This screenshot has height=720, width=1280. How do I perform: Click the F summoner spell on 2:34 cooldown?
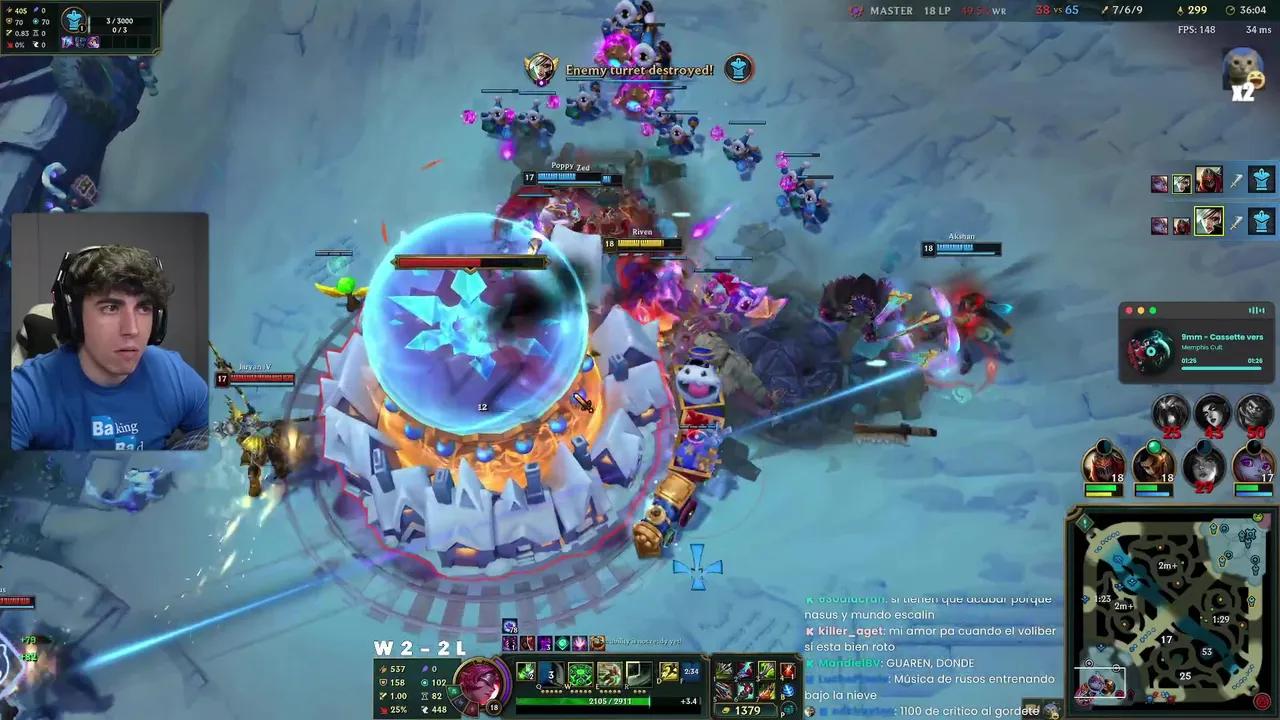pos(691,672)
